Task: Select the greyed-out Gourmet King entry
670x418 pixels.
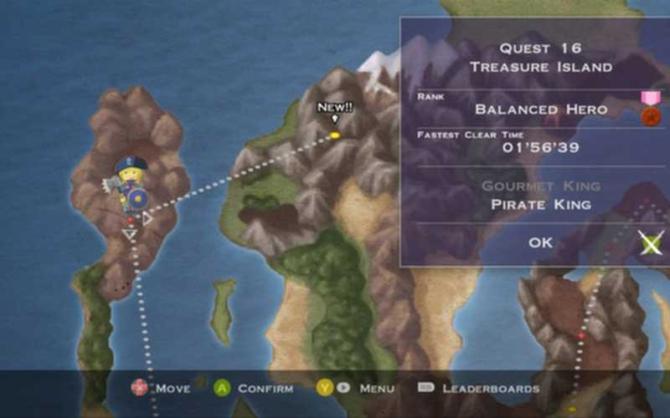Action: tap(540, 186)
